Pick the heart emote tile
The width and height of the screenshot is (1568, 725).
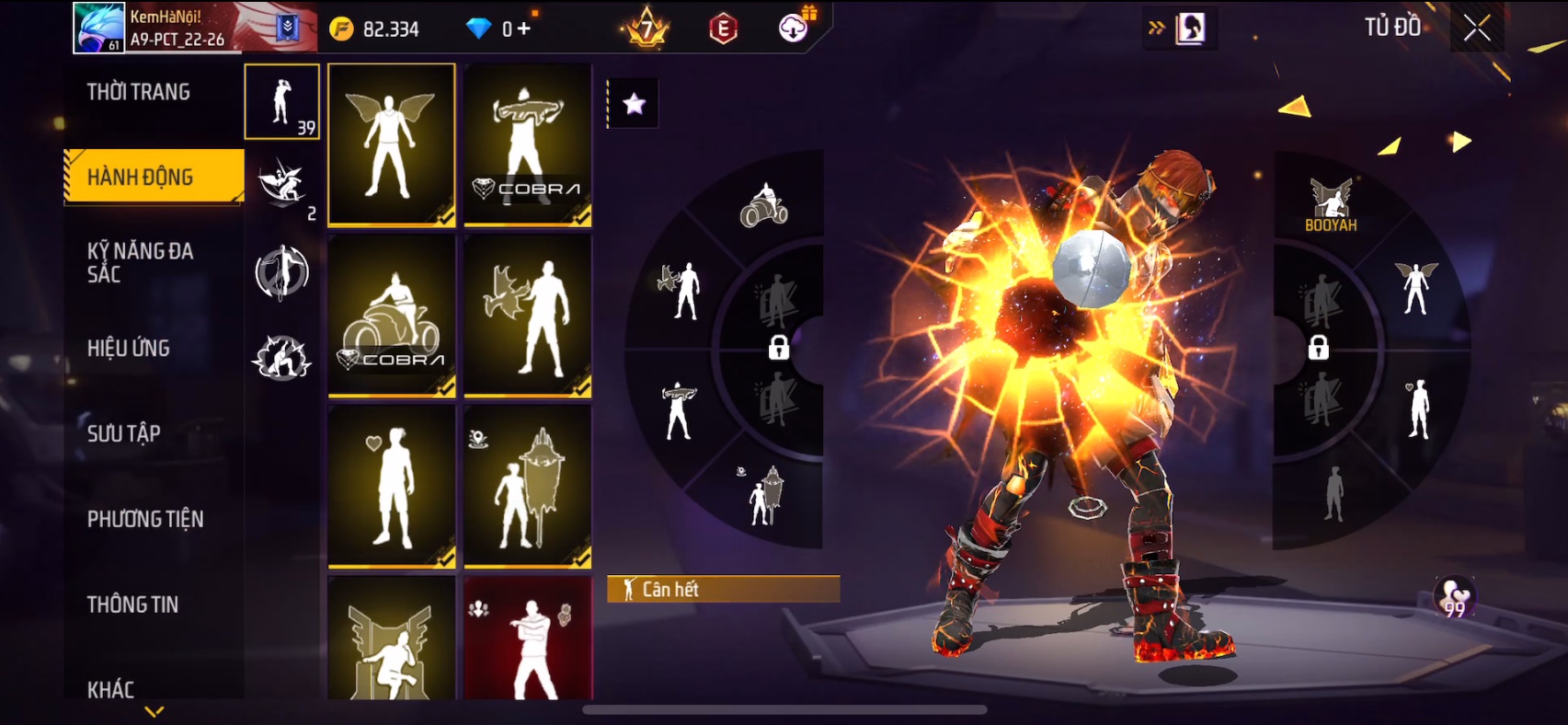click(x=392, y=486)
